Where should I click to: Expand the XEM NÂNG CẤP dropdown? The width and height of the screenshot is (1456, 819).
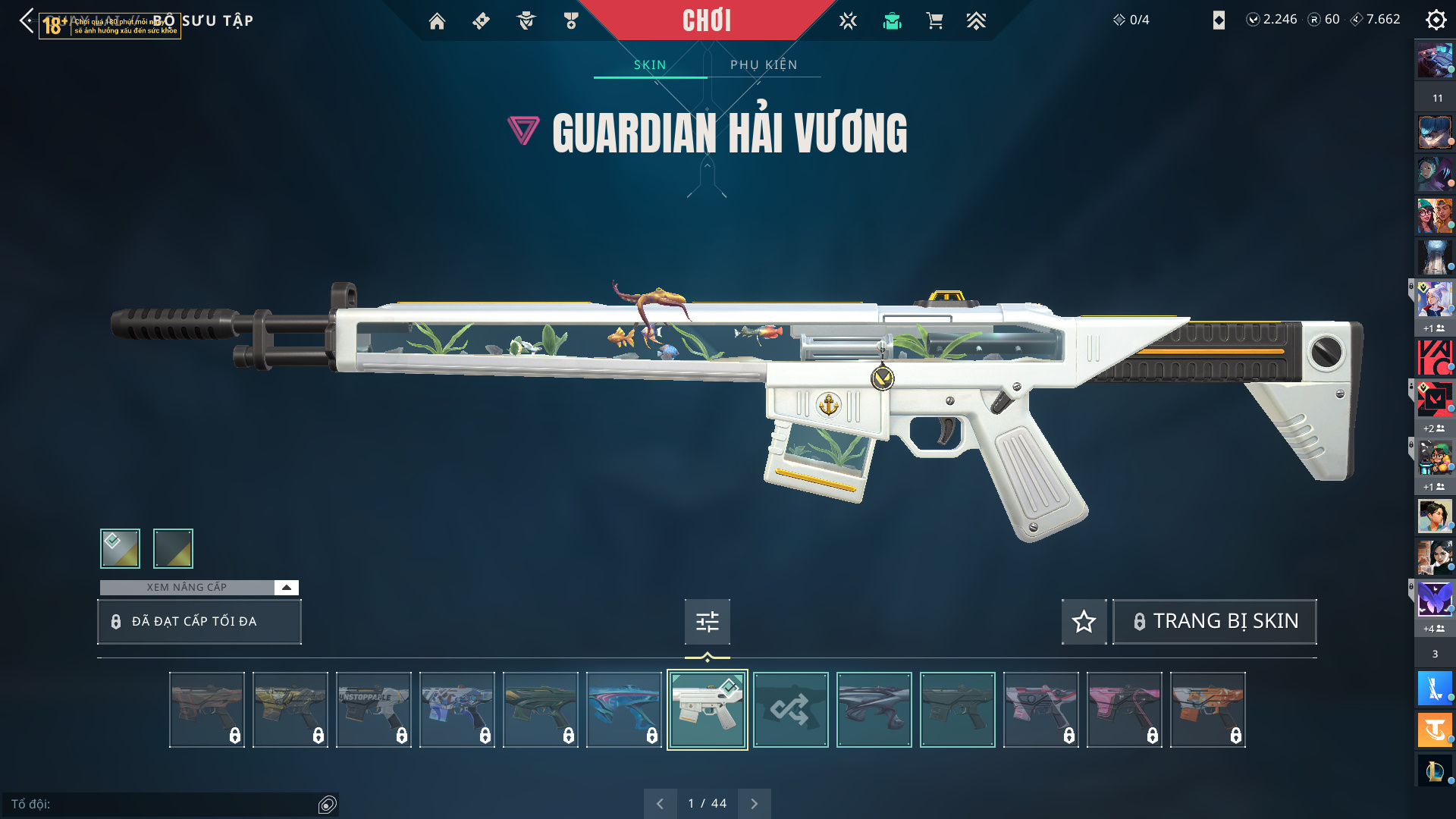tap(286, 587)
